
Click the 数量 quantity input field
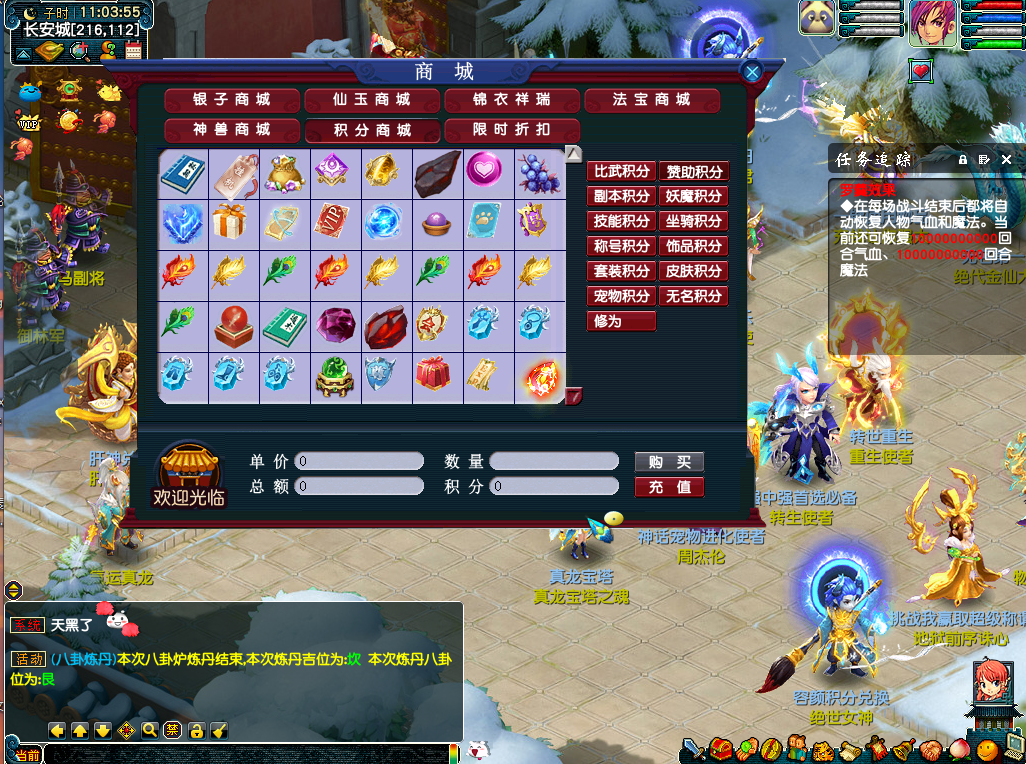(554, 462)
